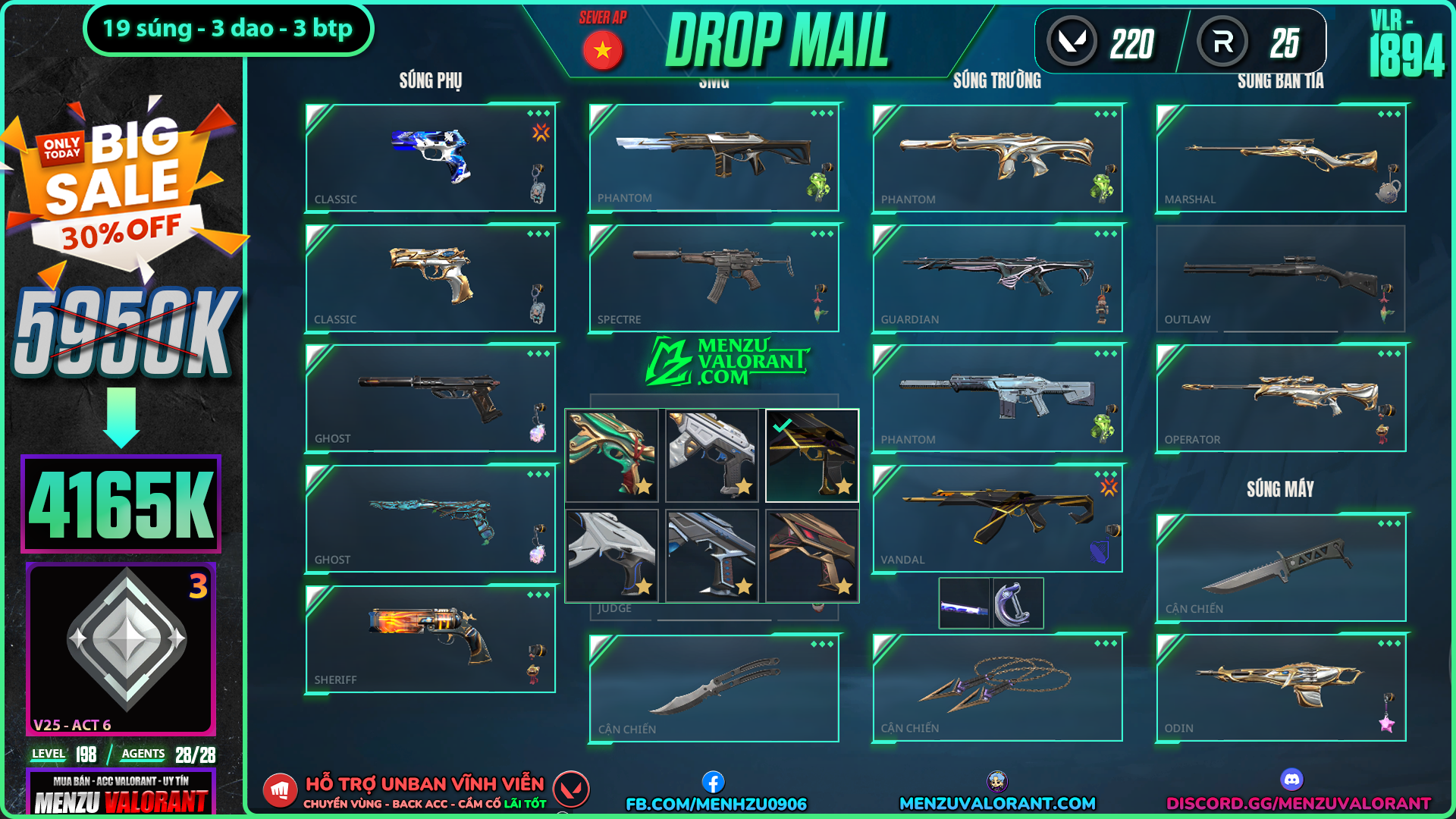The height and width of the screenshot is (819, 1456).
Task: Open the Marshal sniper slot
Action: [1281, 158]
